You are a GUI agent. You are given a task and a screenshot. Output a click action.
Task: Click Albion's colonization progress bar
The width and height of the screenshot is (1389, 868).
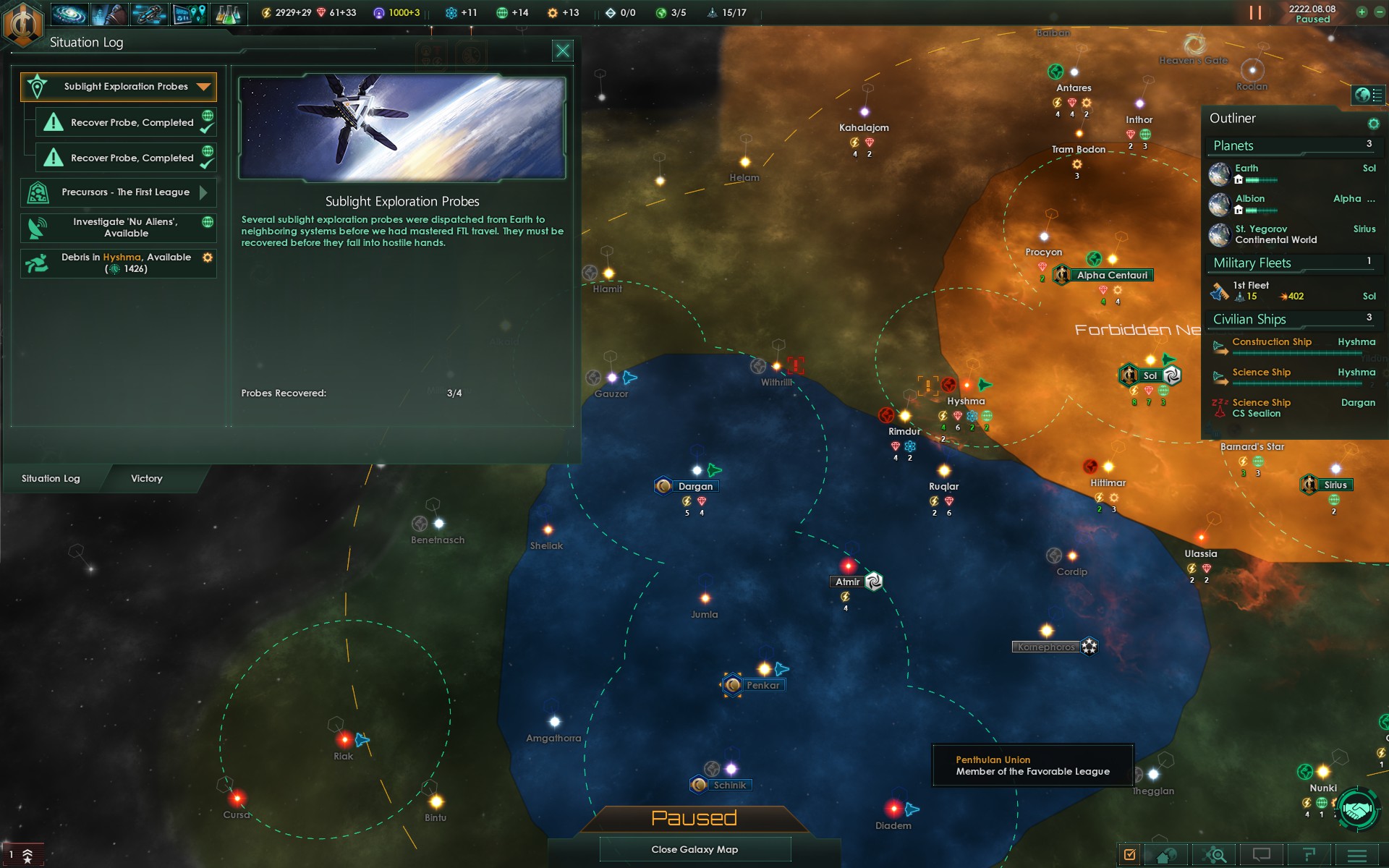[1262, 211]
